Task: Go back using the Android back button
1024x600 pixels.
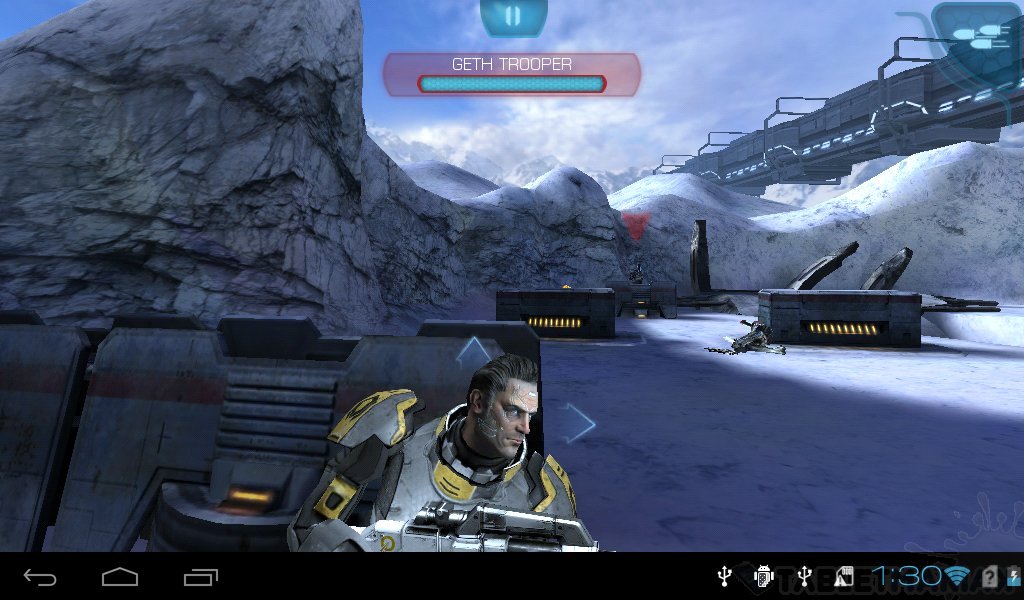Action: coord(40,577)
